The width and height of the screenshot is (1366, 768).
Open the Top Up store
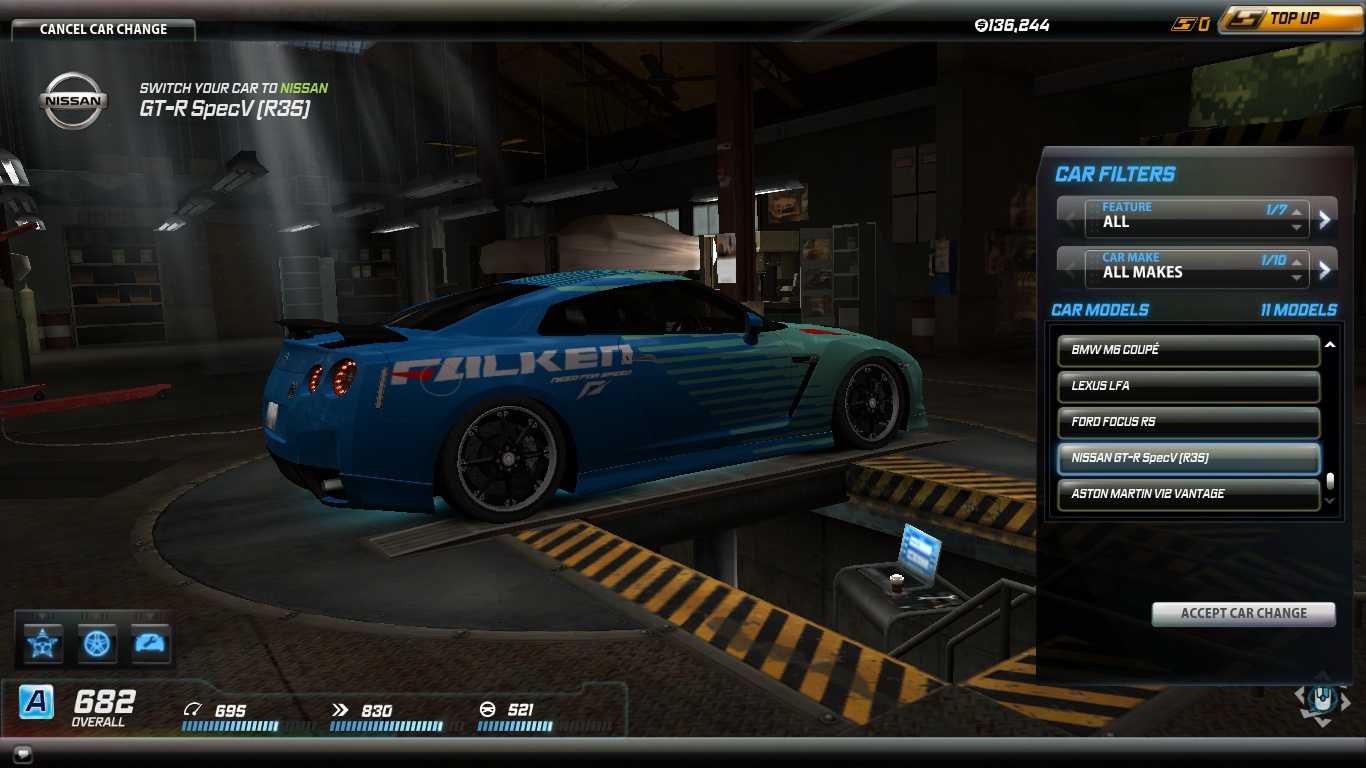1292,19
